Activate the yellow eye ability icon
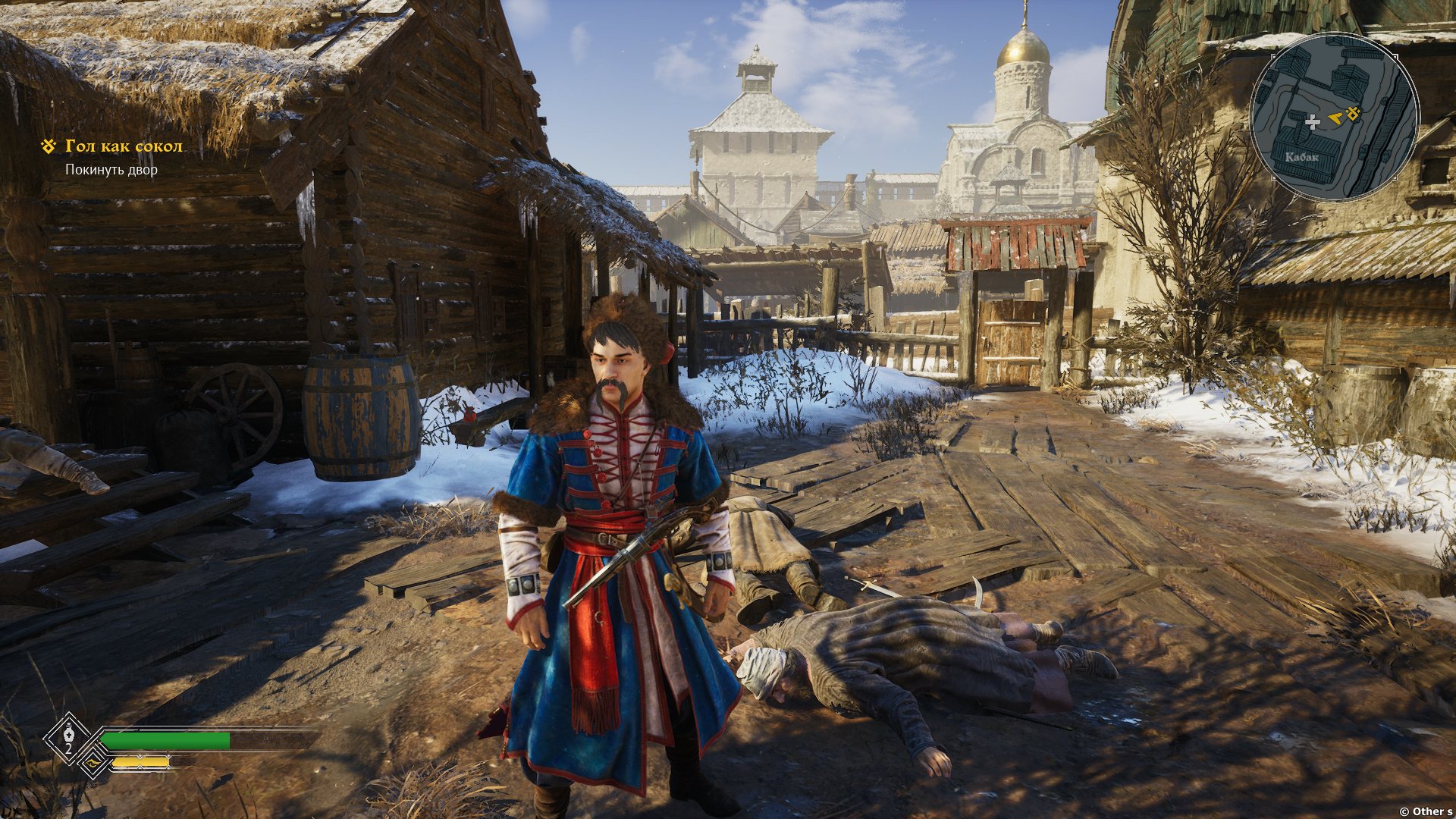1456x819 pixels. pyautogui.click(x=93, y=762)
